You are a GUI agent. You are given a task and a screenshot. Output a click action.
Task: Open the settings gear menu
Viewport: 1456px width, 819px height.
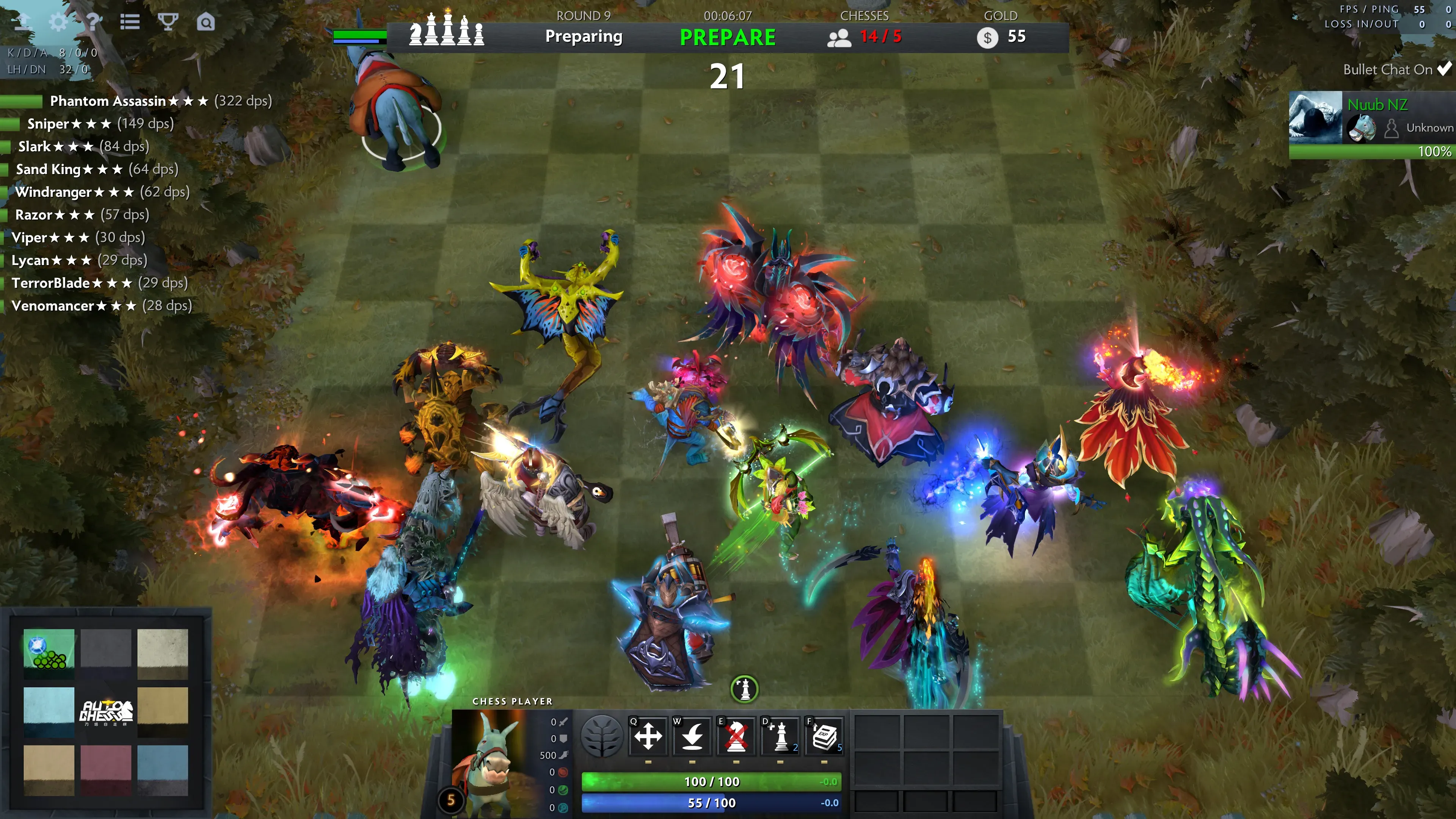tap(58, 22)
